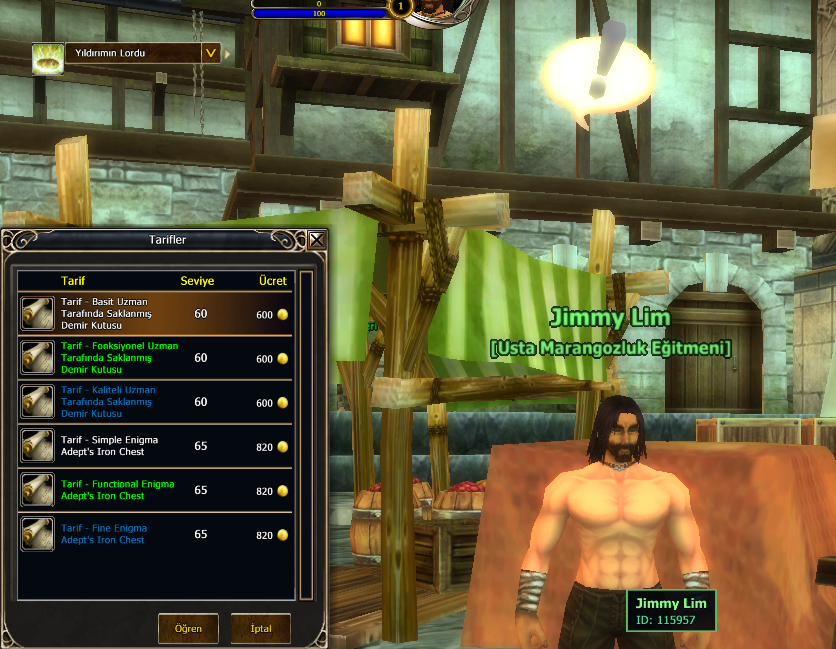The height and width of the screenshot is (649, 836).
Task: Close the Tarifler window
Action: click(317, 240)
